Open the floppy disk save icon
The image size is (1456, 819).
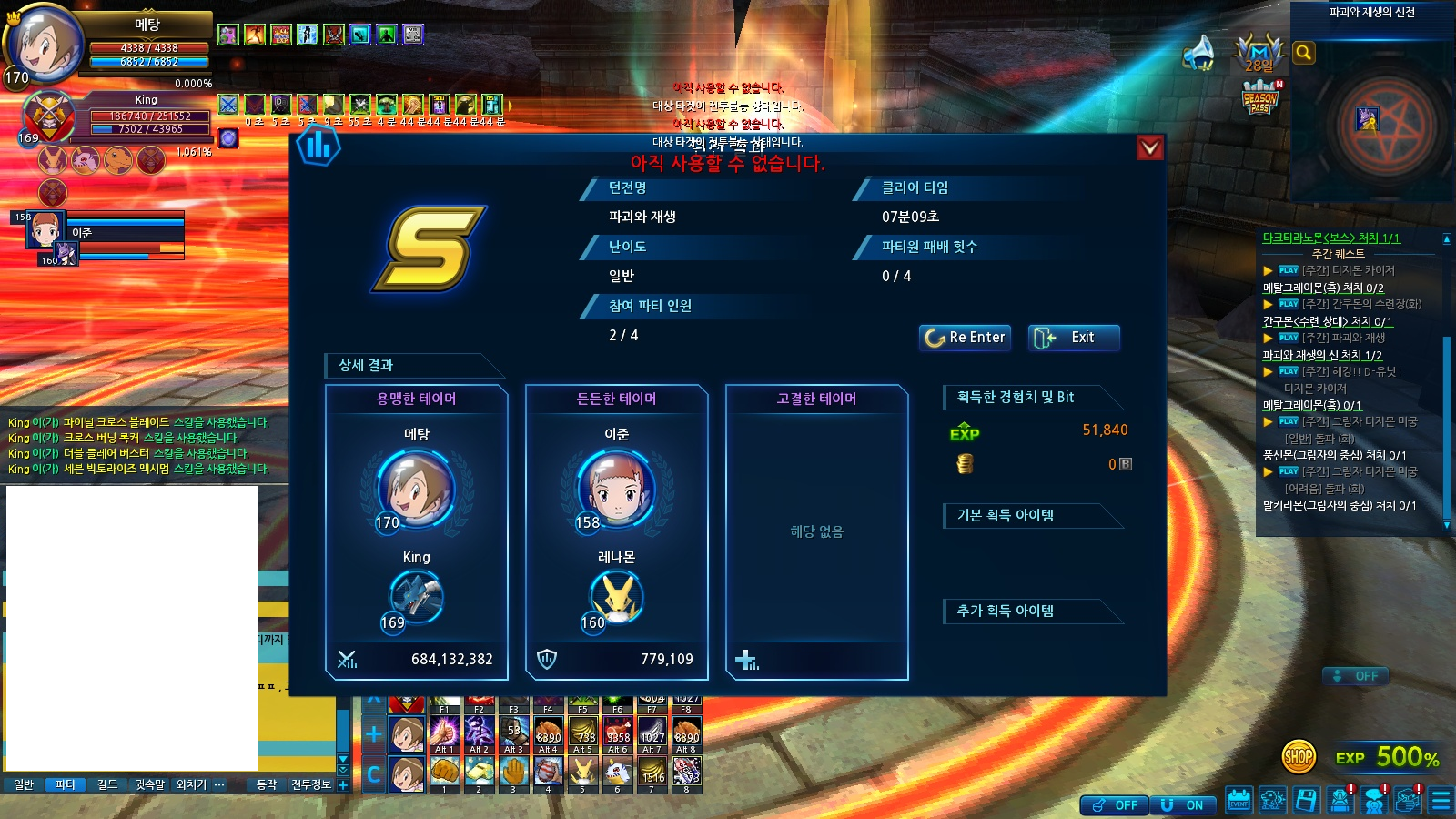tap(1306, 800)
